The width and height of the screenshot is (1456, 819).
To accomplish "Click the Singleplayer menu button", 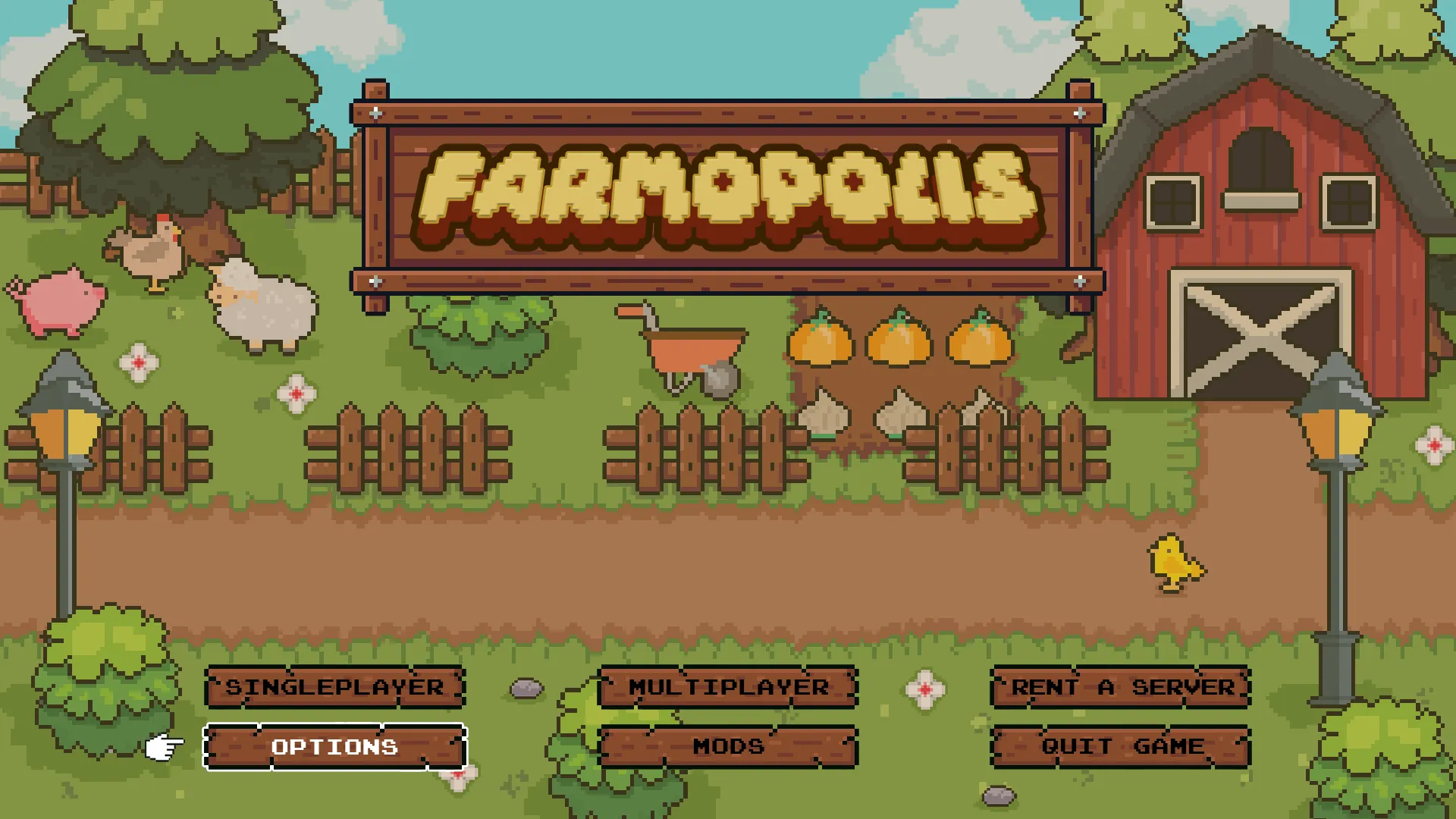I will (x=334, y=687).
